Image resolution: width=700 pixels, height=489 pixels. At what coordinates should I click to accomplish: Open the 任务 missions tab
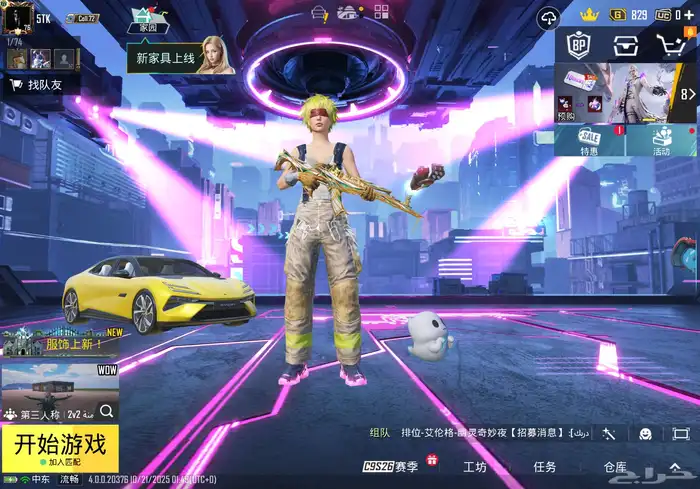tap(545, 467)
